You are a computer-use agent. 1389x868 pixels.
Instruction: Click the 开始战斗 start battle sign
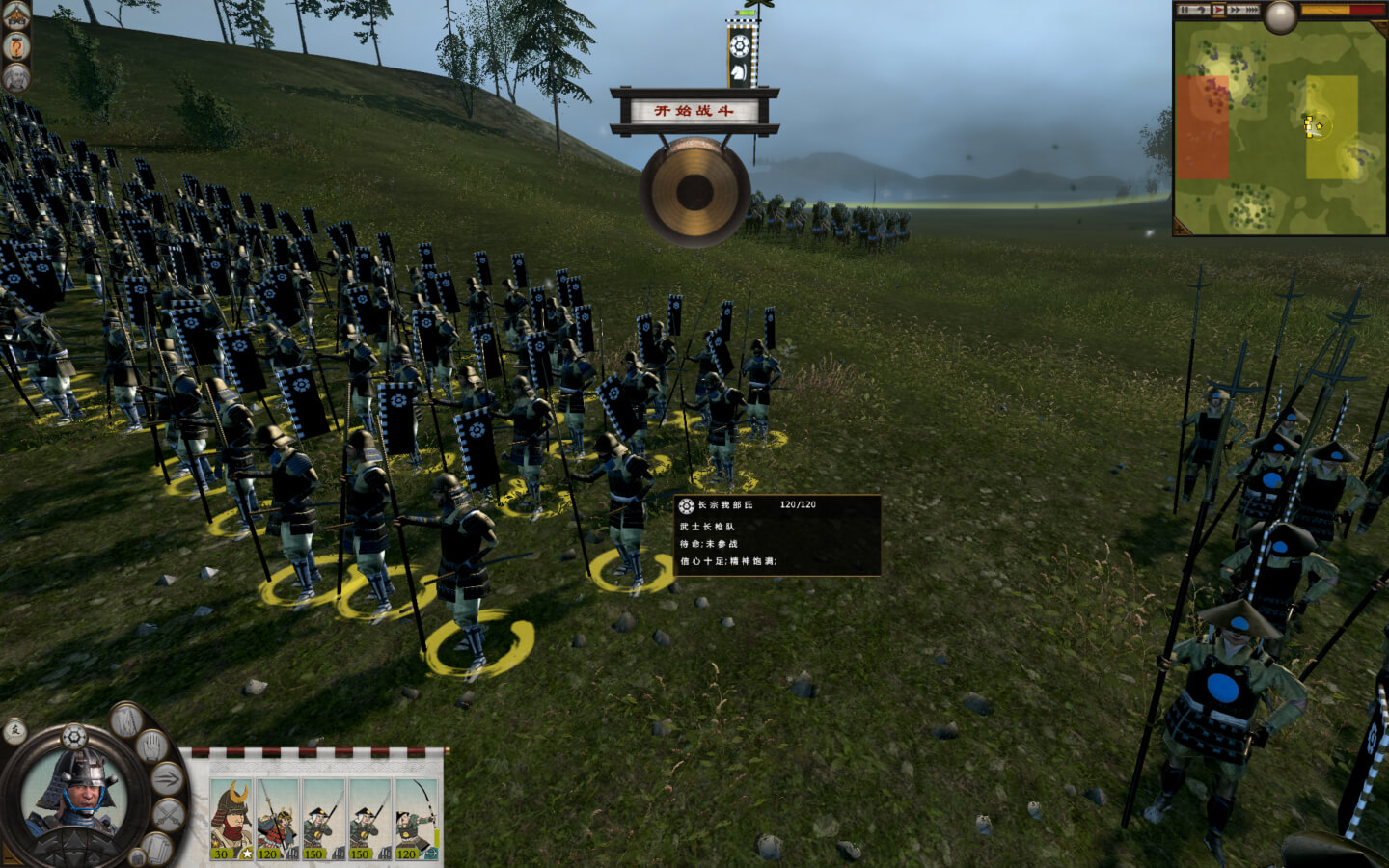(694, 110)
